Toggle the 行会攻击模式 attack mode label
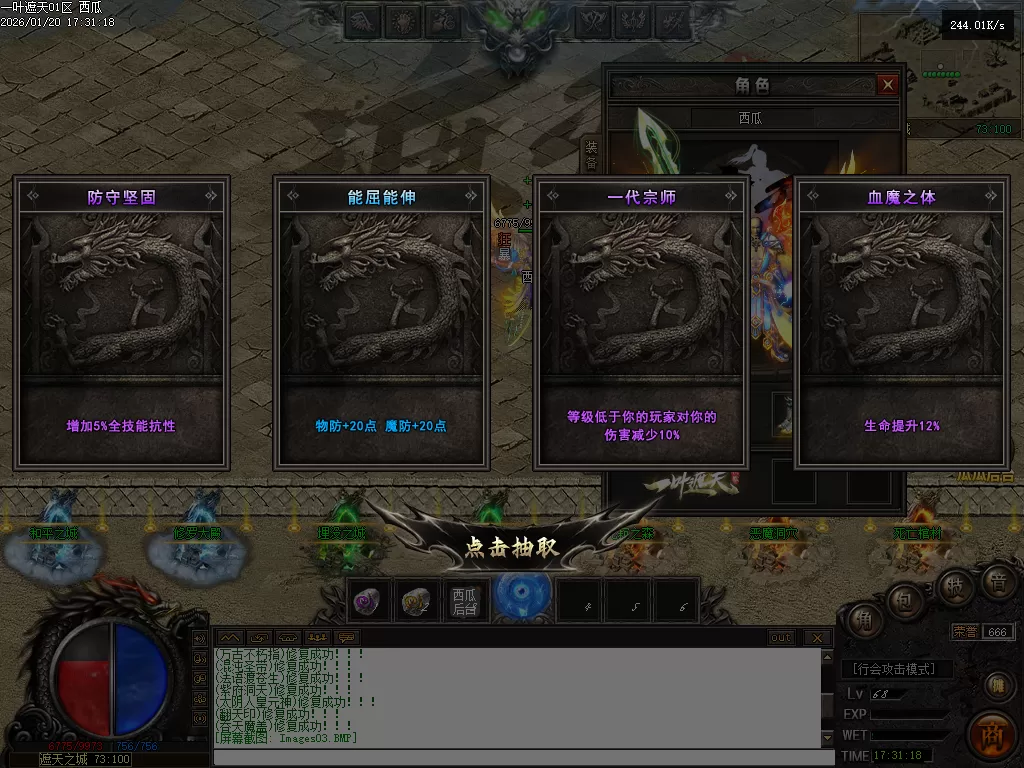The height and width of the screenshot is (768, 1024). click(x=897, y=669)
